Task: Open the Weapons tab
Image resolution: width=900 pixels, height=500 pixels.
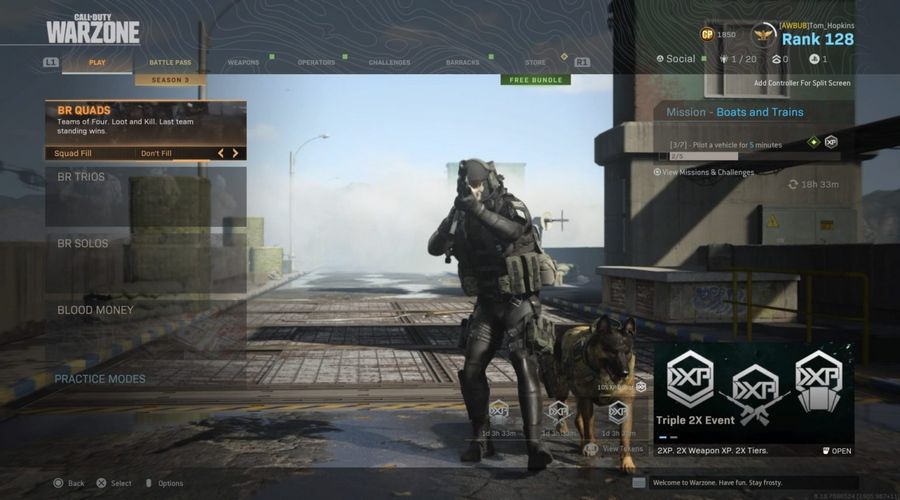Action: click(243, 62)
